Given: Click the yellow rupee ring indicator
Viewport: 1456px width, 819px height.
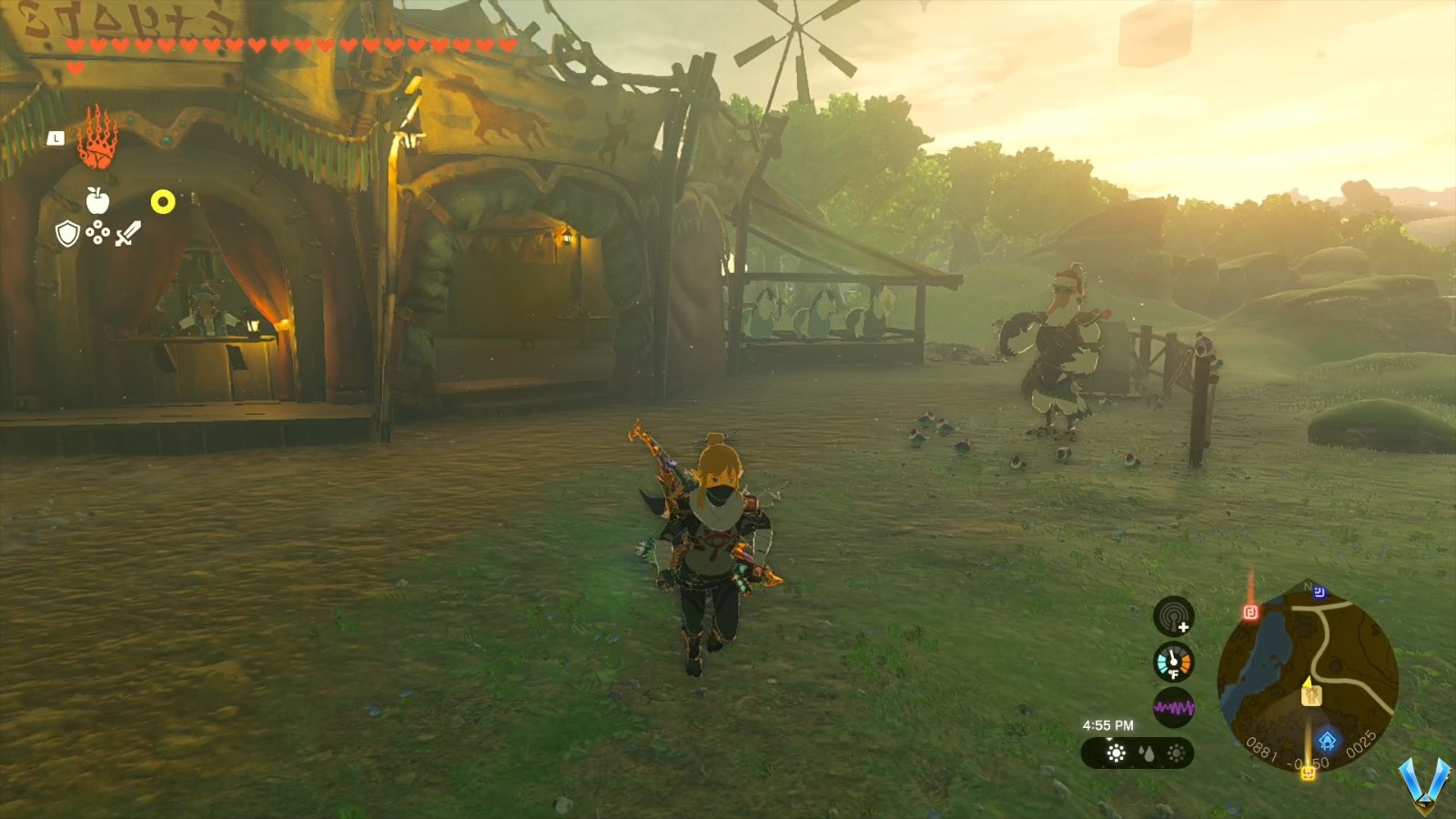Looking at the screenshot, I should pyautogui.click(x=164, y=201).
